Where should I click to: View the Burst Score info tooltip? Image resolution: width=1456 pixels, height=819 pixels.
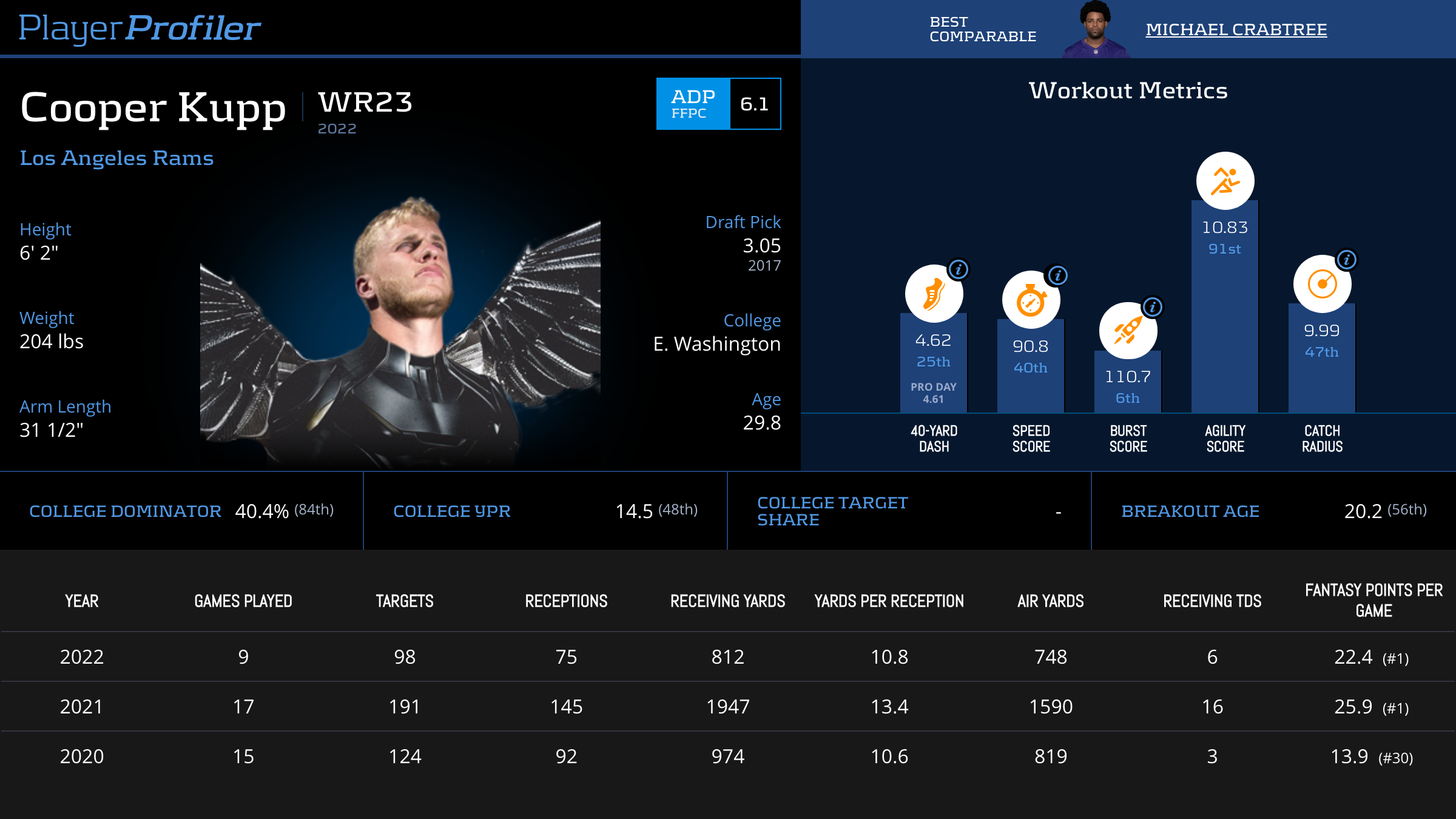[x=1153, y=307]
